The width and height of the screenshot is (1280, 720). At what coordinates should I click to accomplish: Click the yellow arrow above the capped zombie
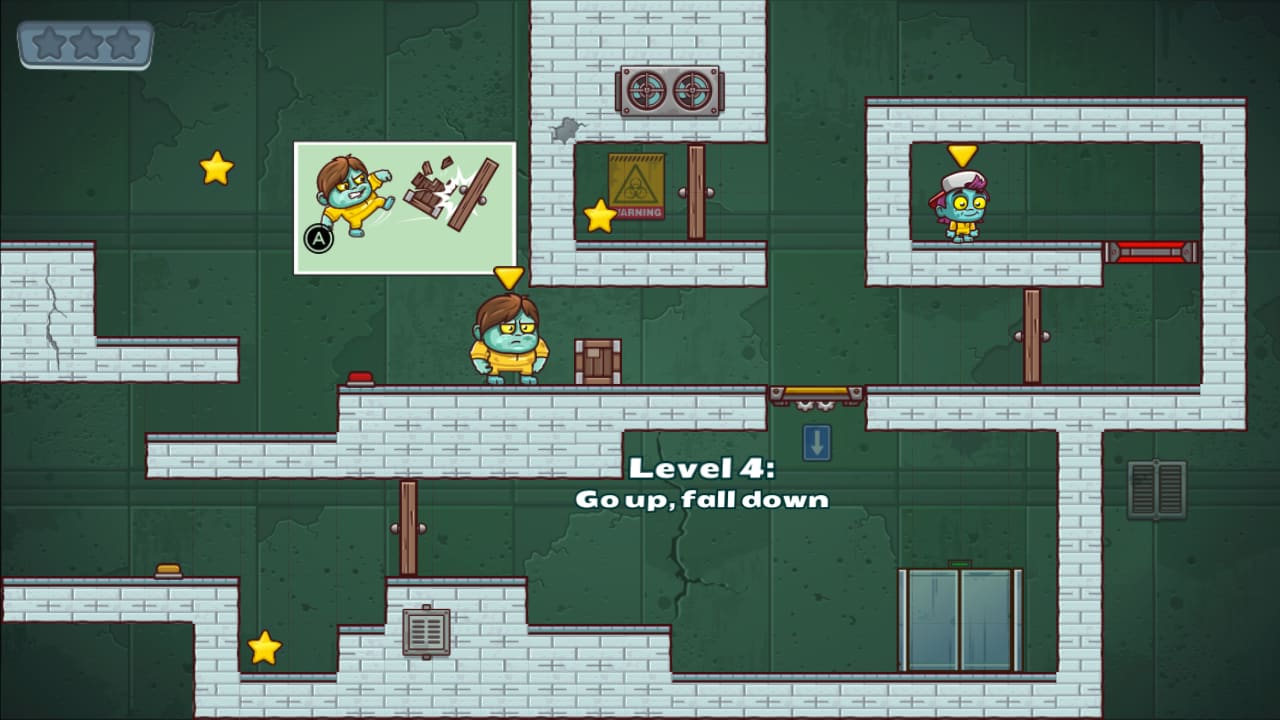coord(962,153)
